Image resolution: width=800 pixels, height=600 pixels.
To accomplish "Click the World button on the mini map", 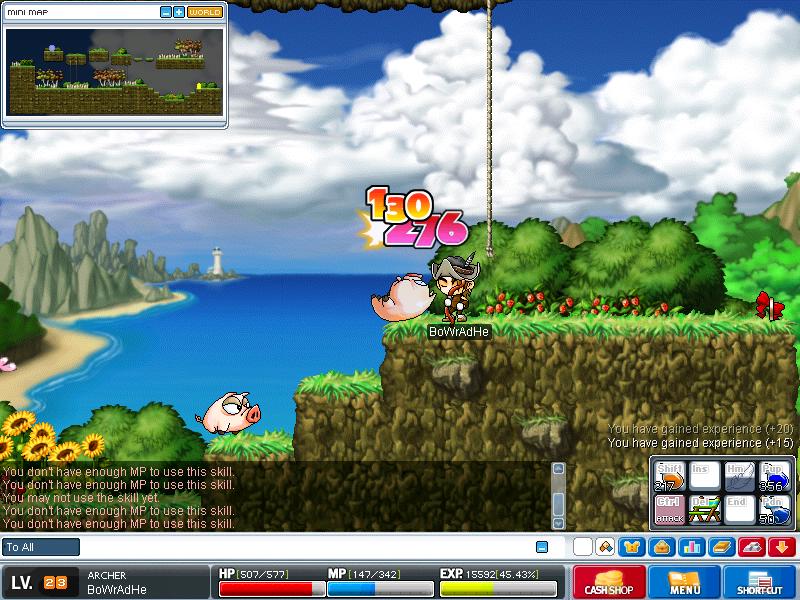I will coord(205,12).
